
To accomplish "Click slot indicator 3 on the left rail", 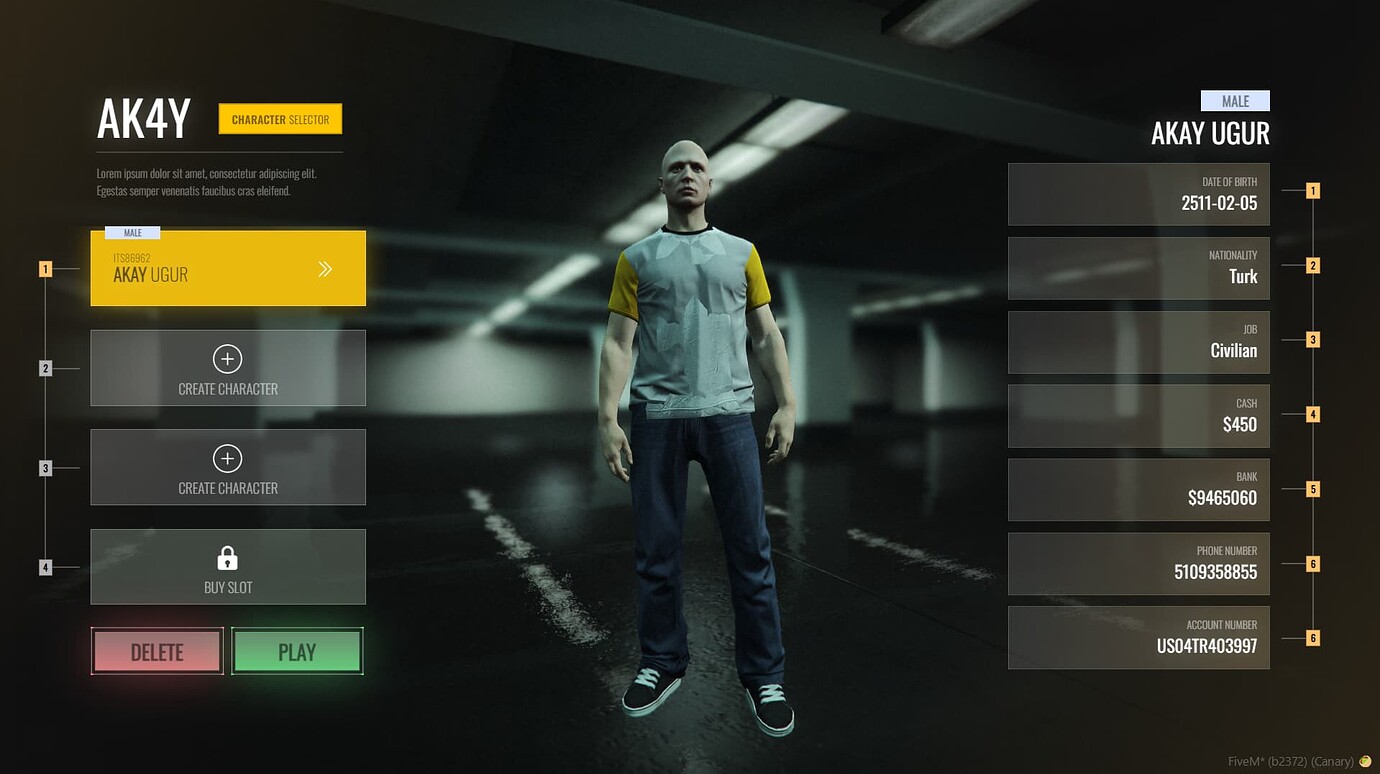I will click(46, 466).
